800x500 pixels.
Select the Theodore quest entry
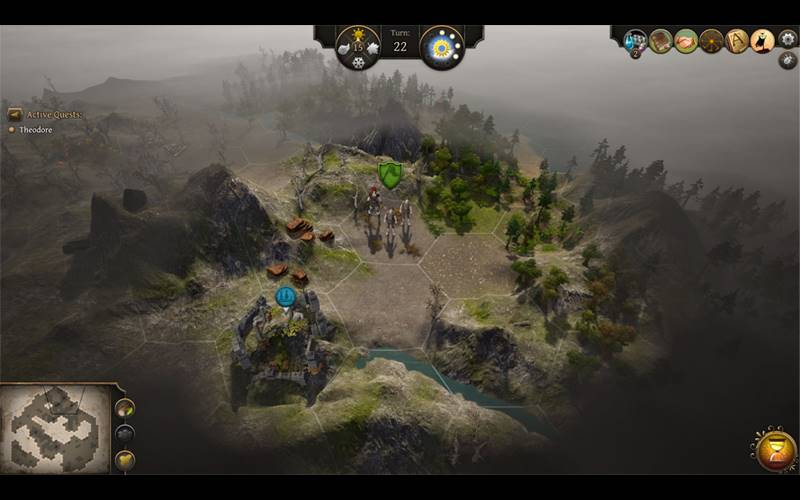(x=36, y=130)
